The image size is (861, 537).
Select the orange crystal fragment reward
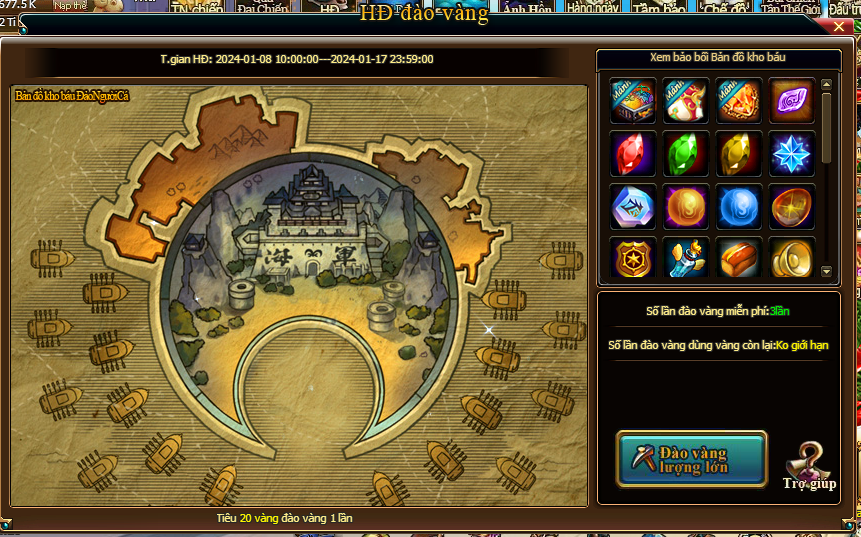[x=739, y=101]
